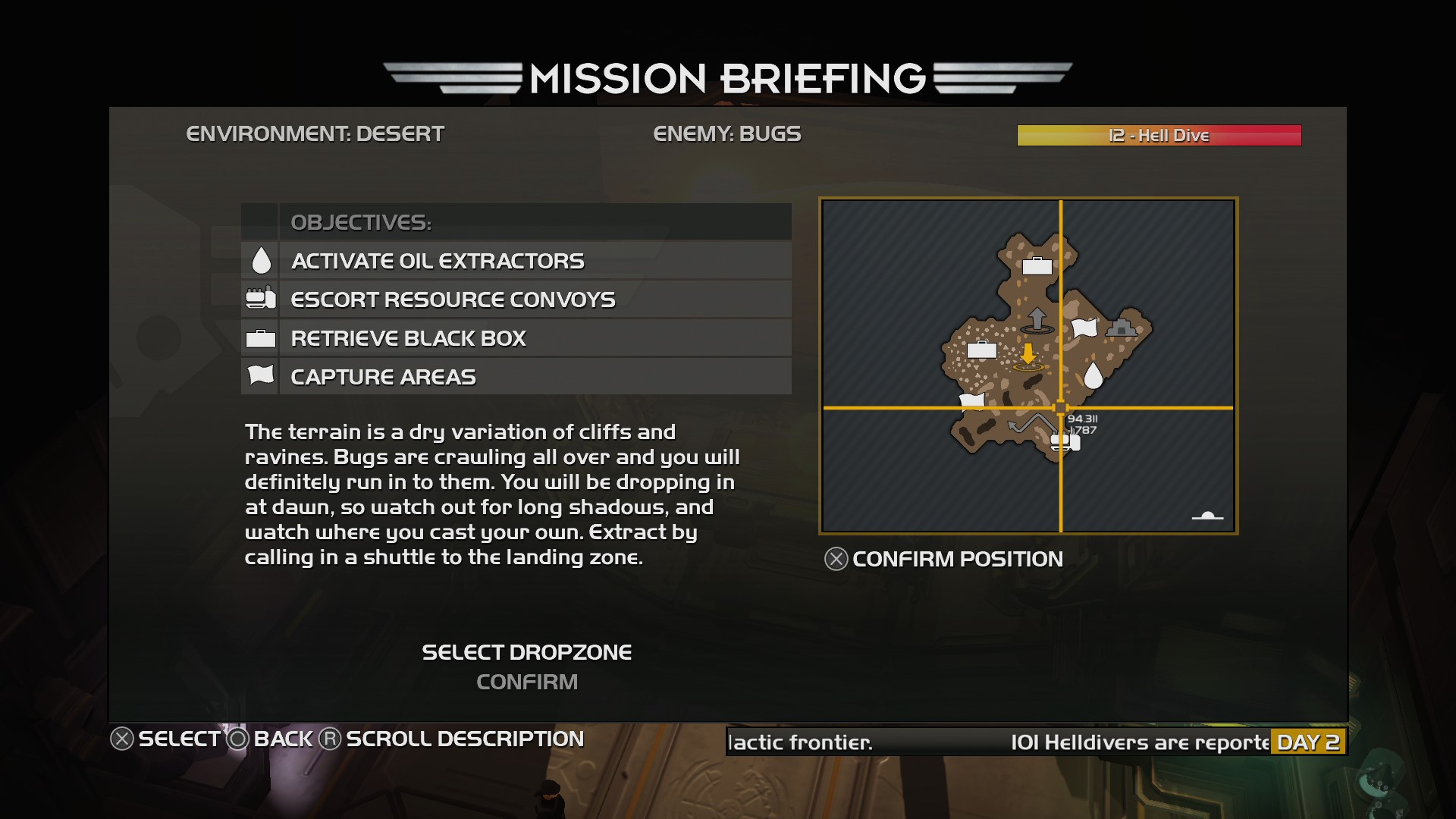
Task: Click the Escort Resource Convoys truck icon
Action: point(260,299)
